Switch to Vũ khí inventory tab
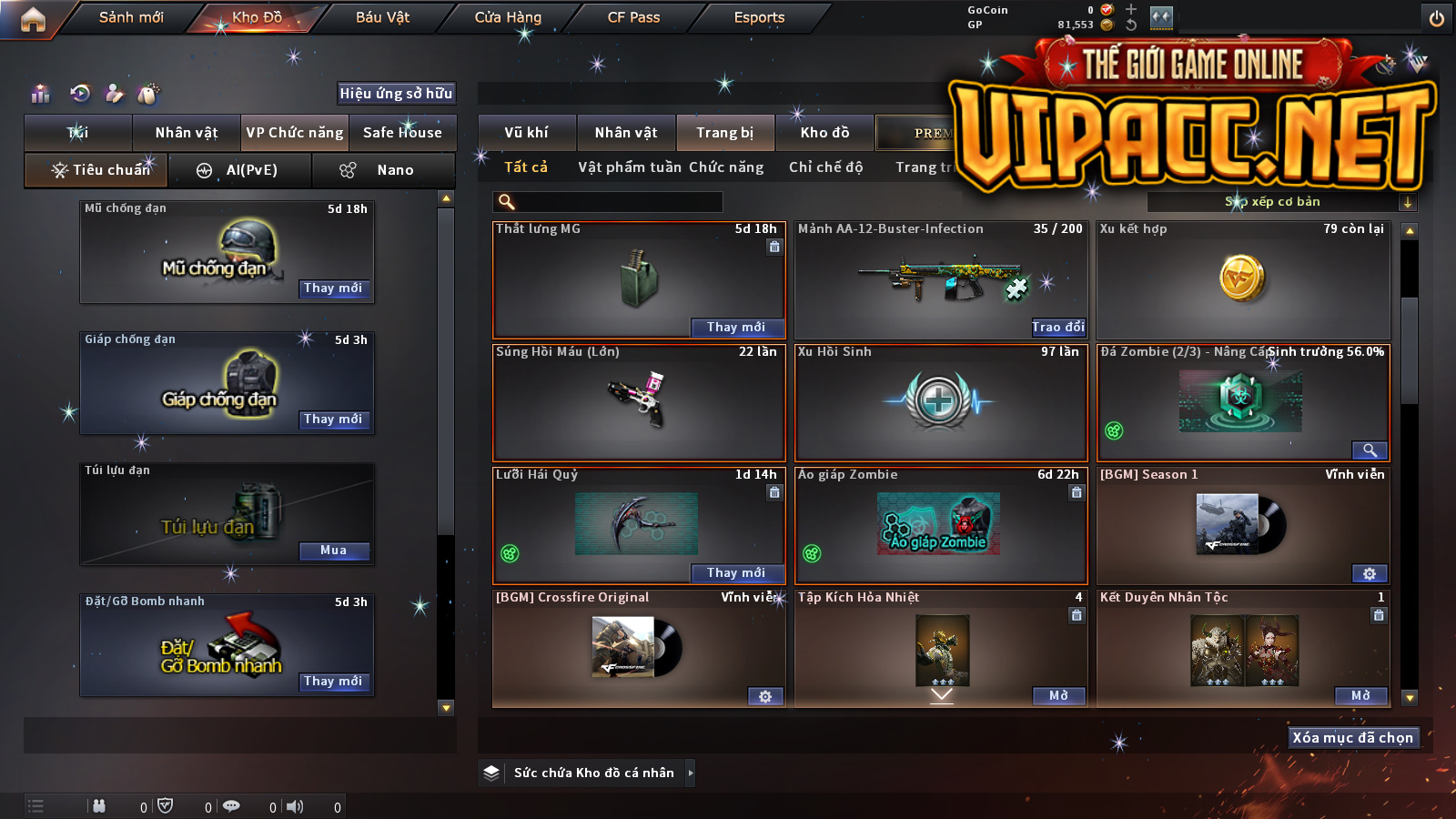The height and width of the screenshot is (819, 1456). click(527, 133)
